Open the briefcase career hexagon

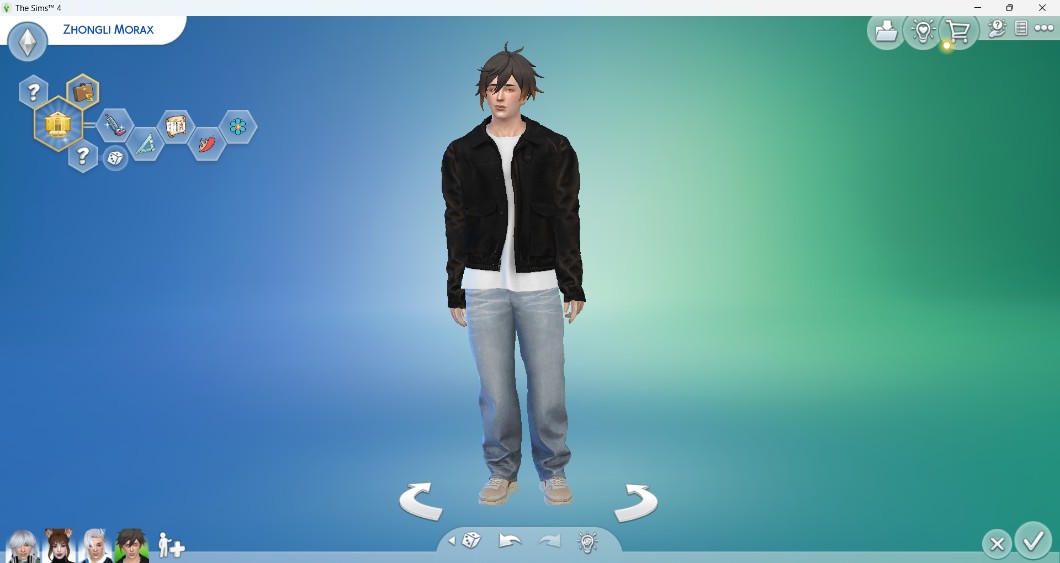(83, 92)
